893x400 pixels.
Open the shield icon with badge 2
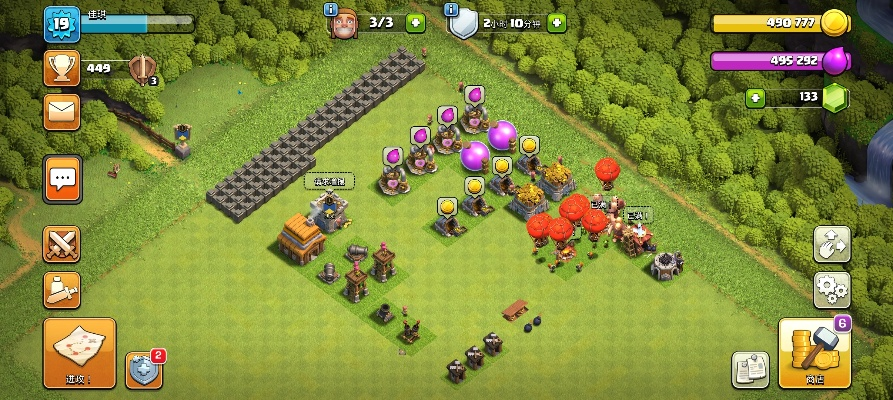click(x=143, y=370)
